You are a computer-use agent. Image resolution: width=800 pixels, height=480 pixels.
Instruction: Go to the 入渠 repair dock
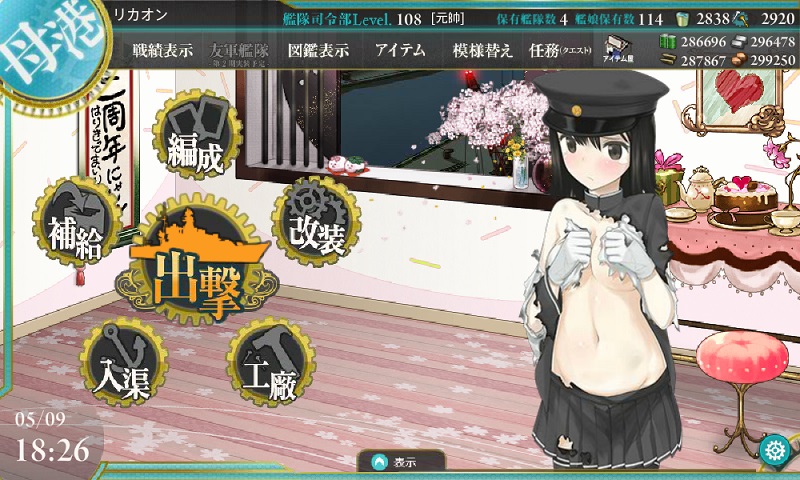124,363
